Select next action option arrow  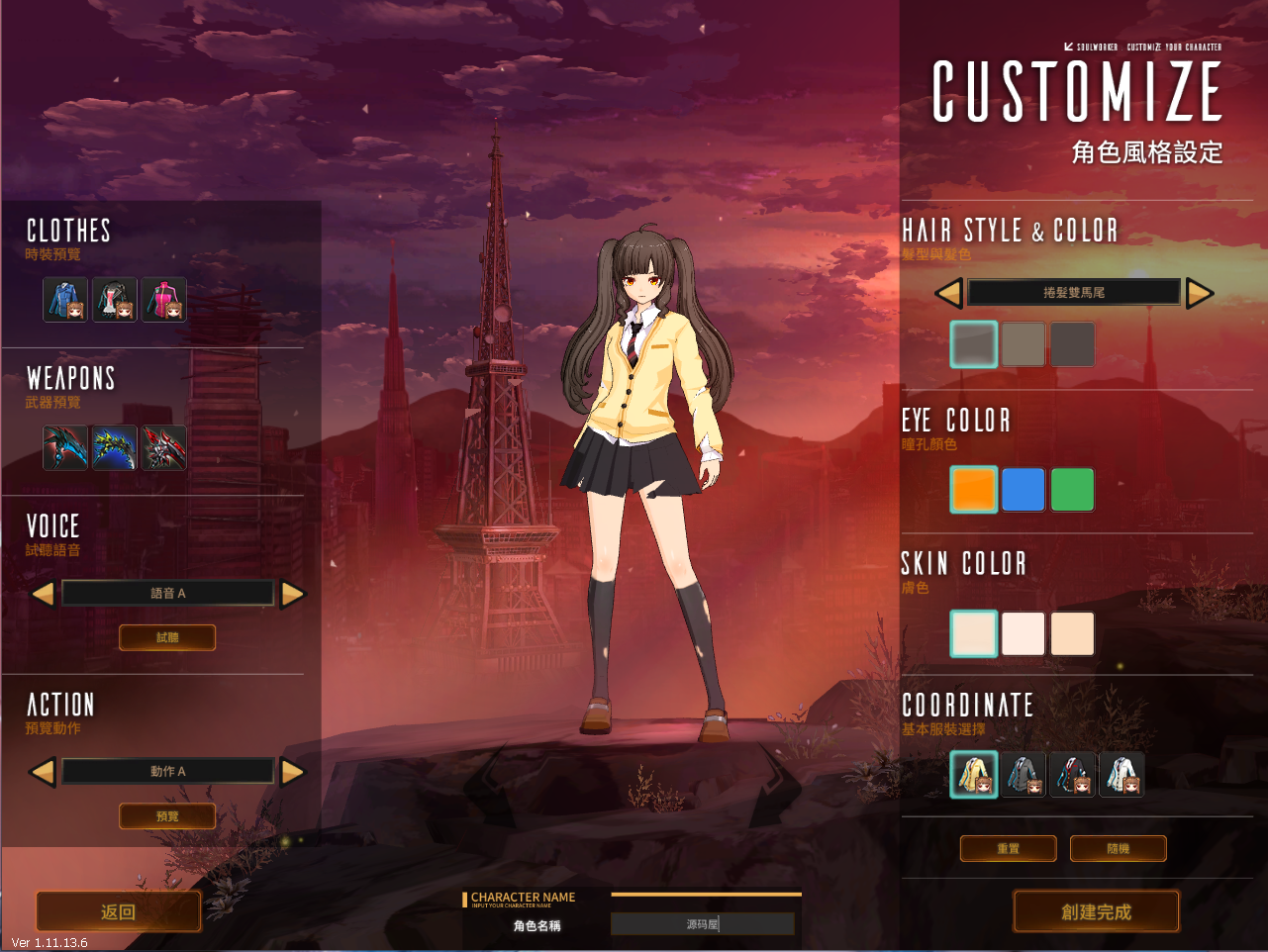[x=293, y=772]
